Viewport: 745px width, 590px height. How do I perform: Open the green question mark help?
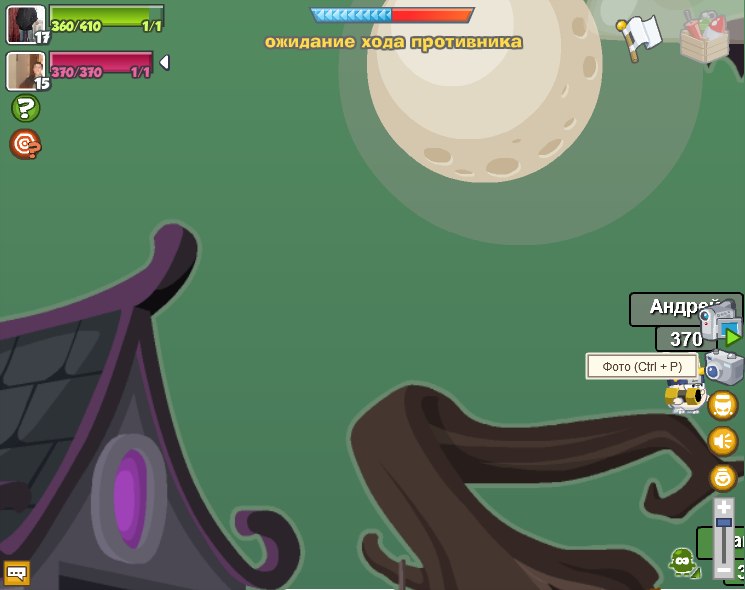click(x=25, y=108)
